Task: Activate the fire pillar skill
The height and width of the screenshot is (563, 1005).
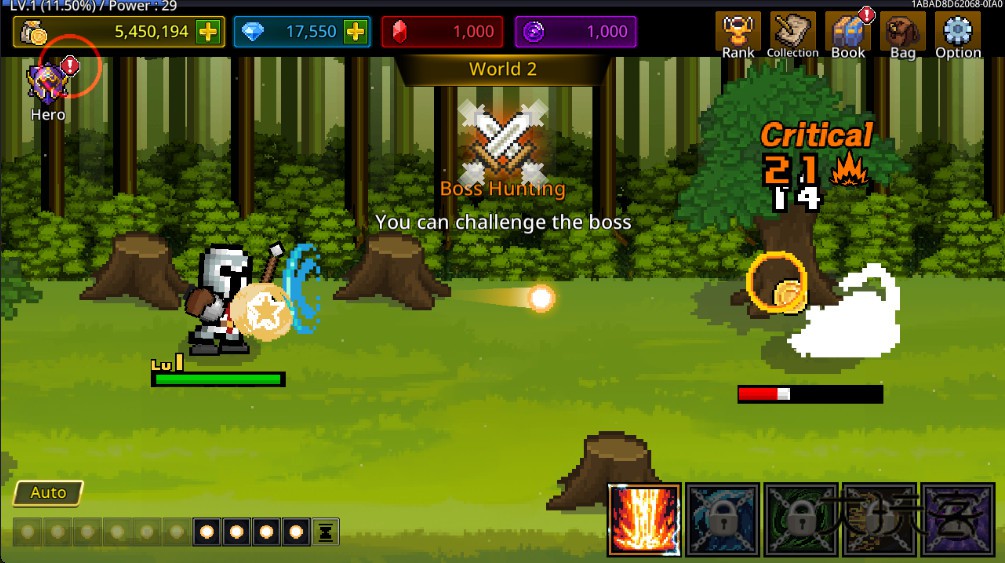Action: [x=644, y=520]
